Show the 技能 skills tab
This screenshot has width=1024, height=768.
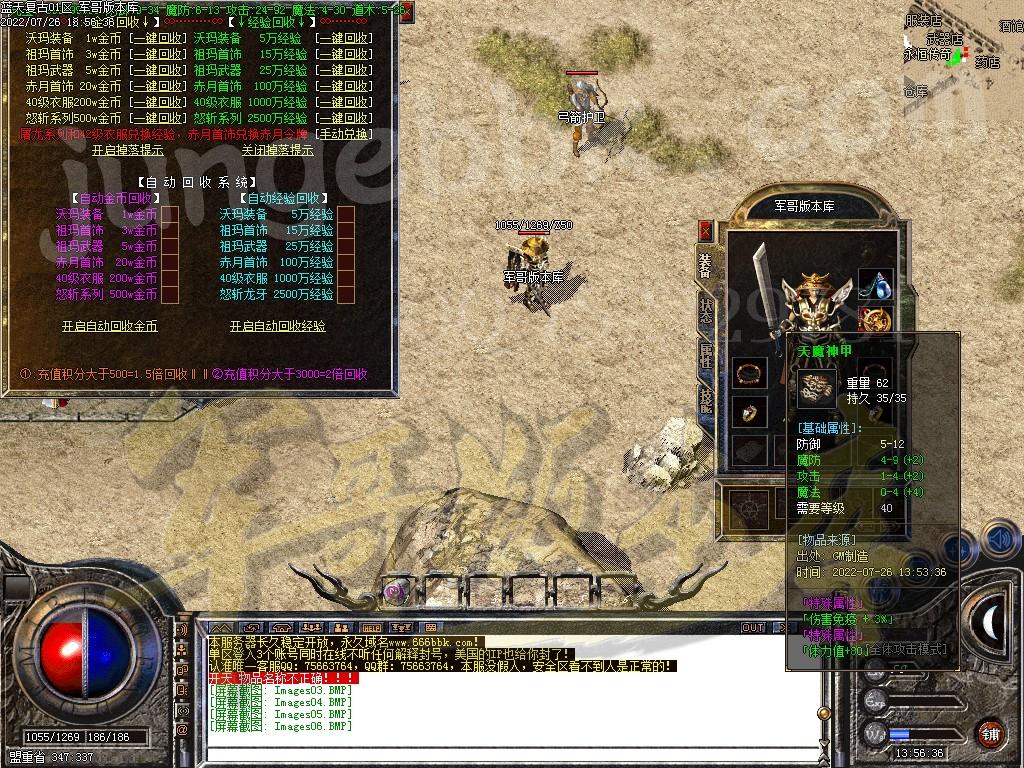[x=706, y=399]
